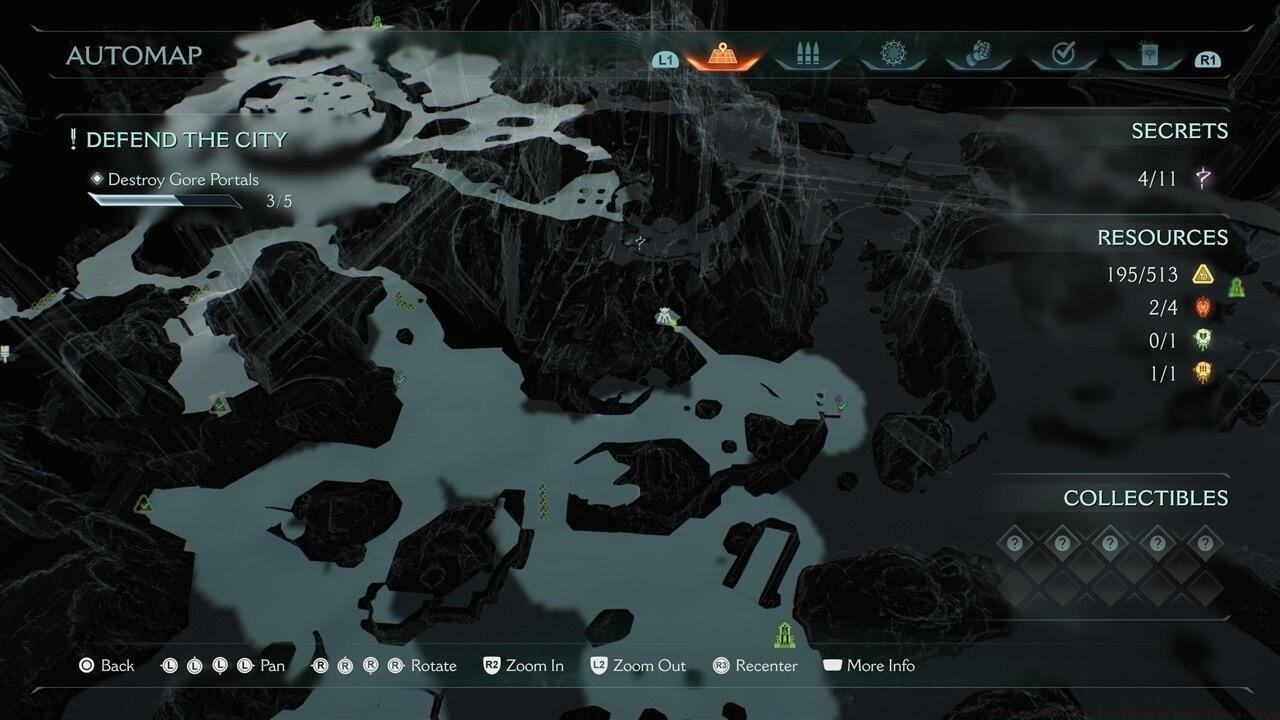Screen dimensions: 1280x720
Task: Select the yellow gold resource icon
Action: (x=1203, y=274)
